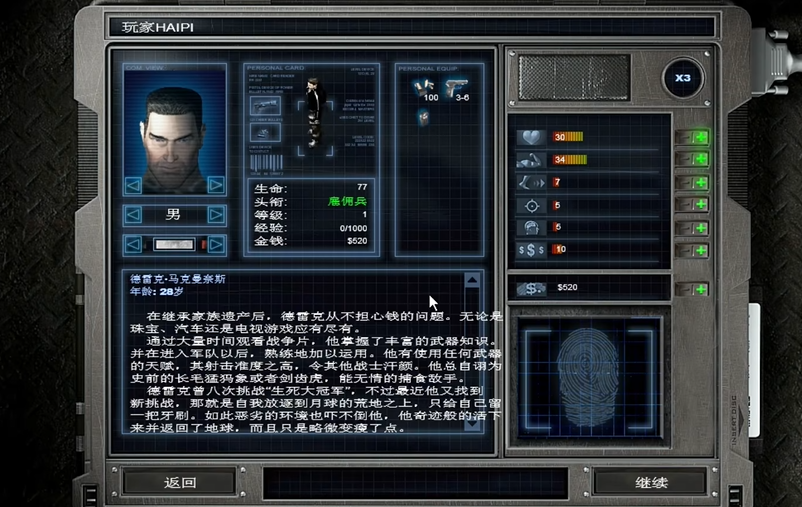Pick the next outfit color swatch arrow

coord(216,245)
